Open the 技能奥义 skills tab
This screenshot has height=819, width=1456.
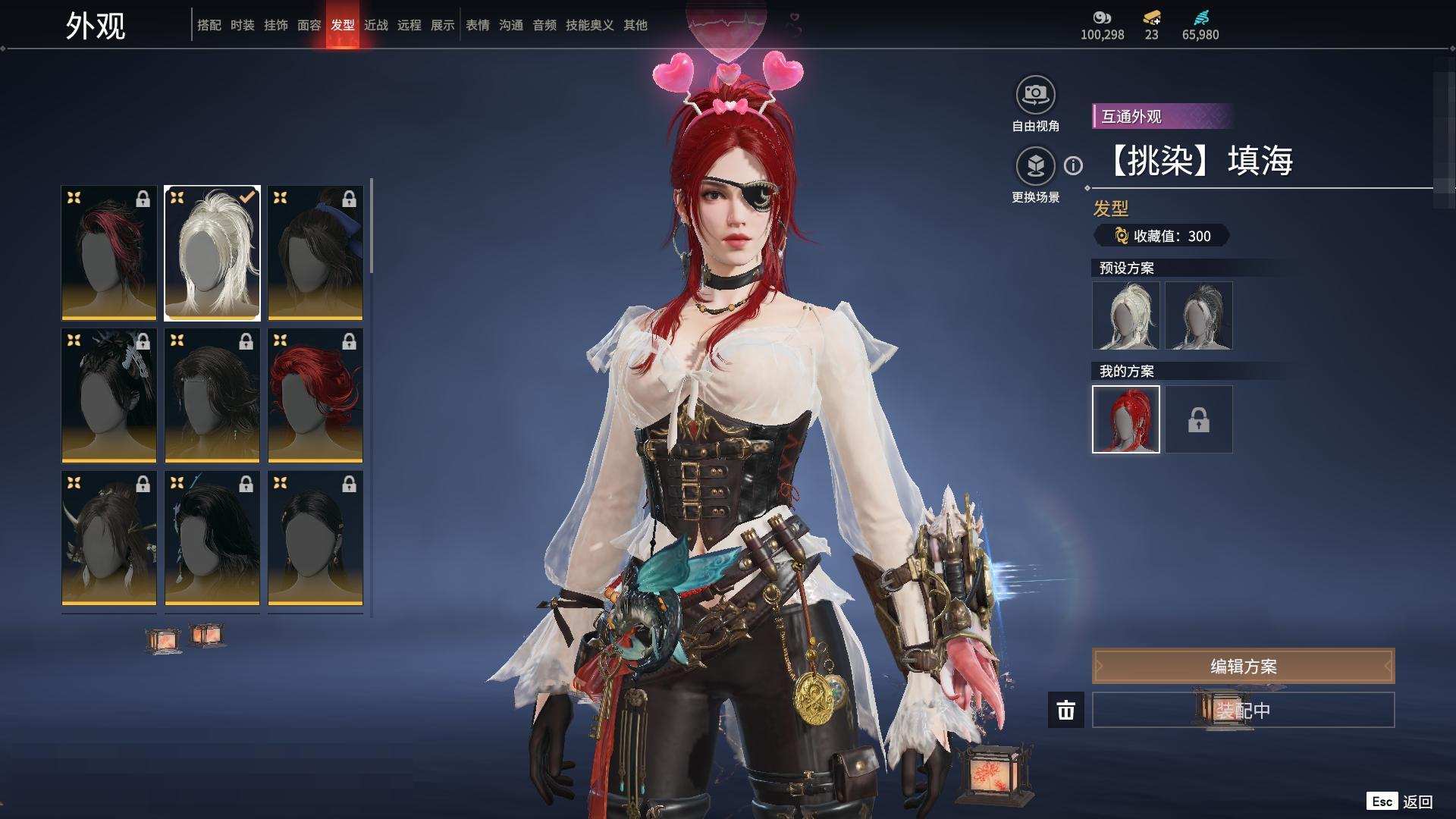click(x=589, y=25)
